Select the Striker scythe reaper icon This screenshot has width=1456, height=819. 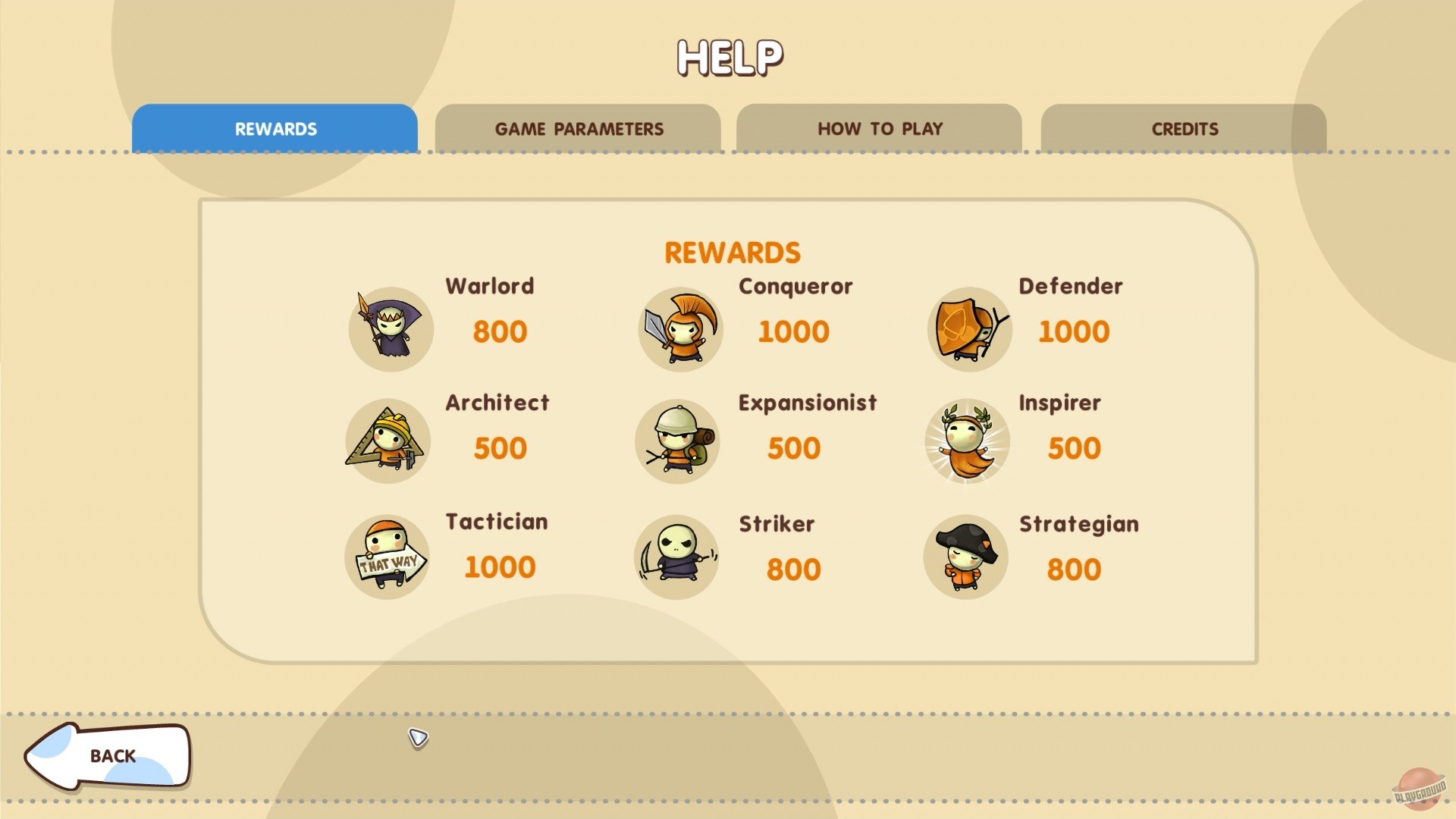pos(676,557)
